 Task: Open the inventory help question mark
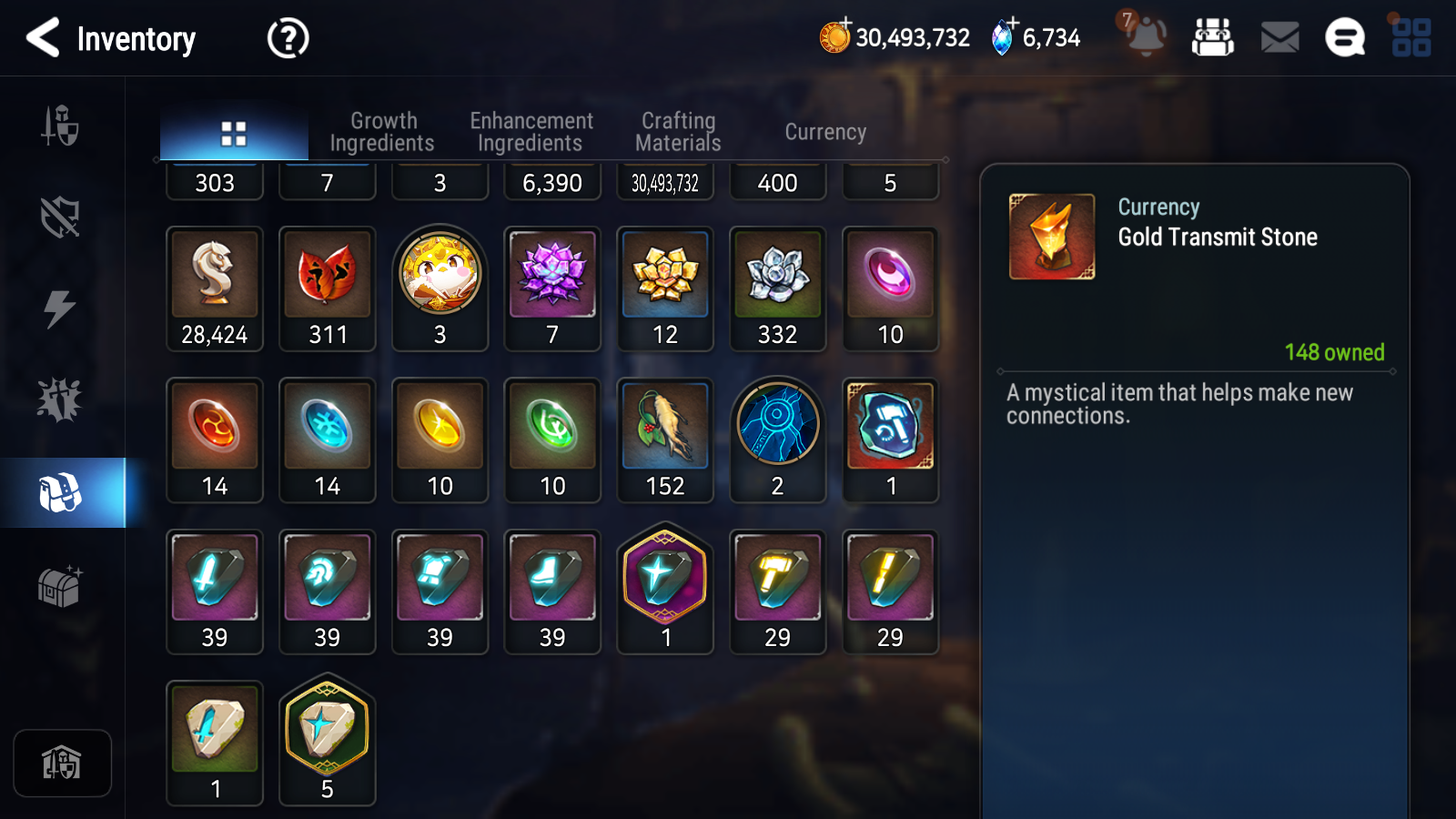click(x=288, y=38)
